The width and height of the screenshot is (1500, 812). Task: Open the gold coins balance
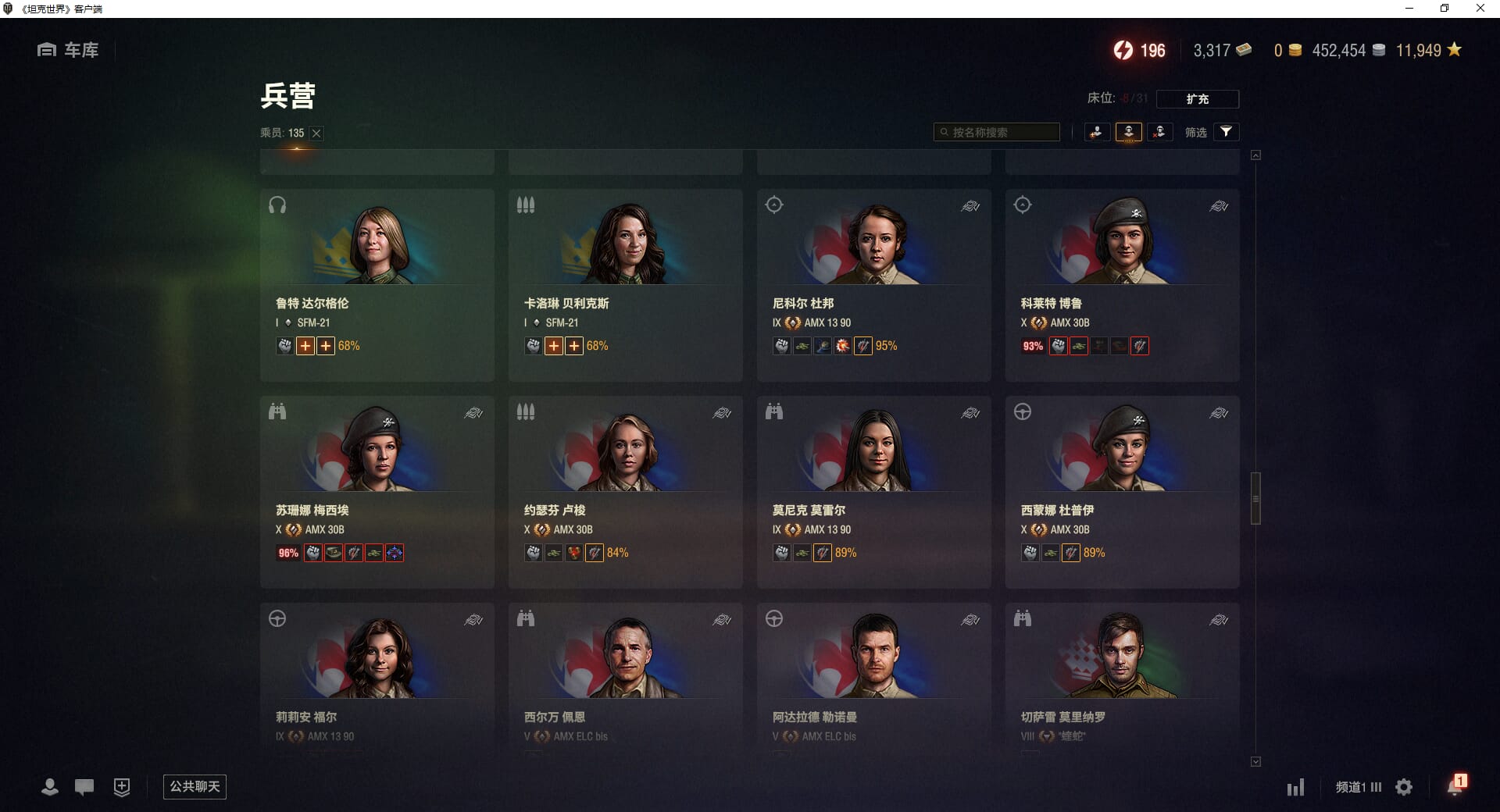(x=1287, y=51)
